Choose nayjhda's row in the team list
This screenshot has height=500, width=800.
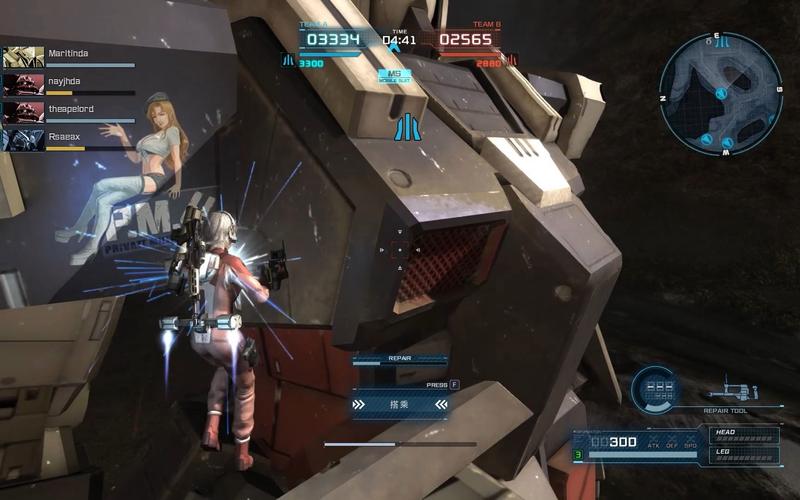(x=68, y=84)
